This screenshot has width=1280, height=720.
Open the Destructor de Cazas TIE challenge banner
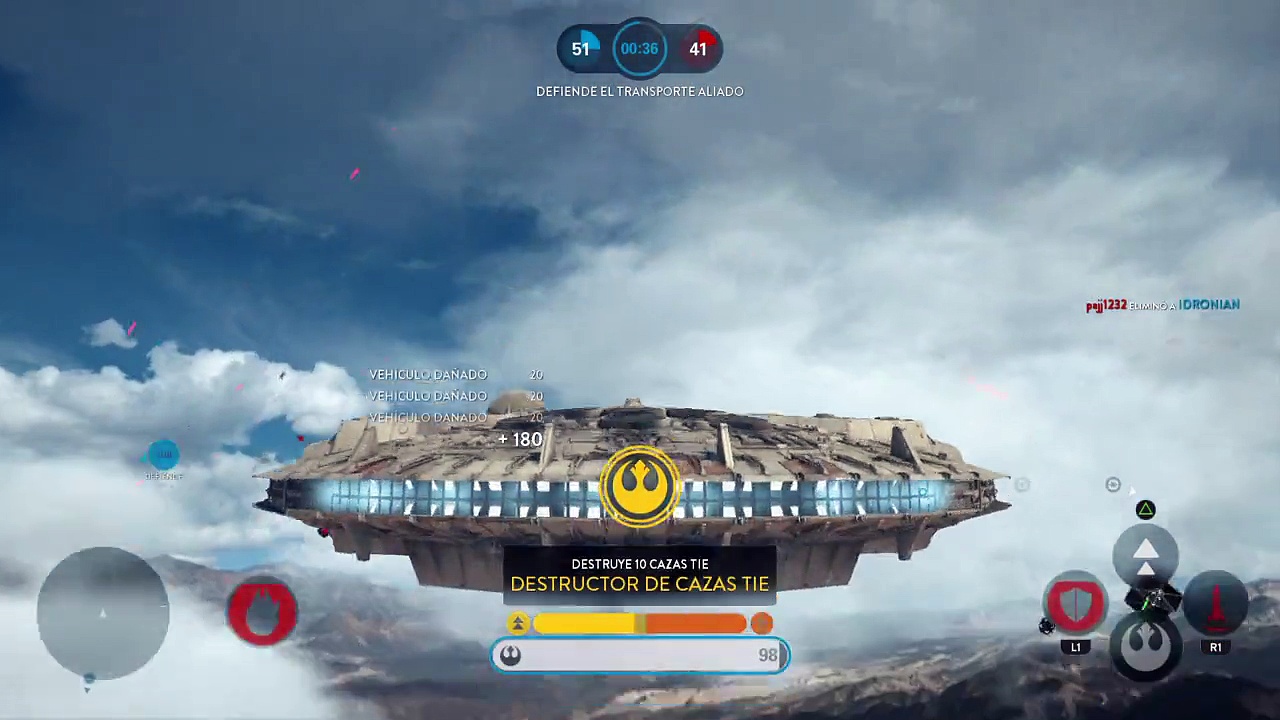click(x=640, y=575)
